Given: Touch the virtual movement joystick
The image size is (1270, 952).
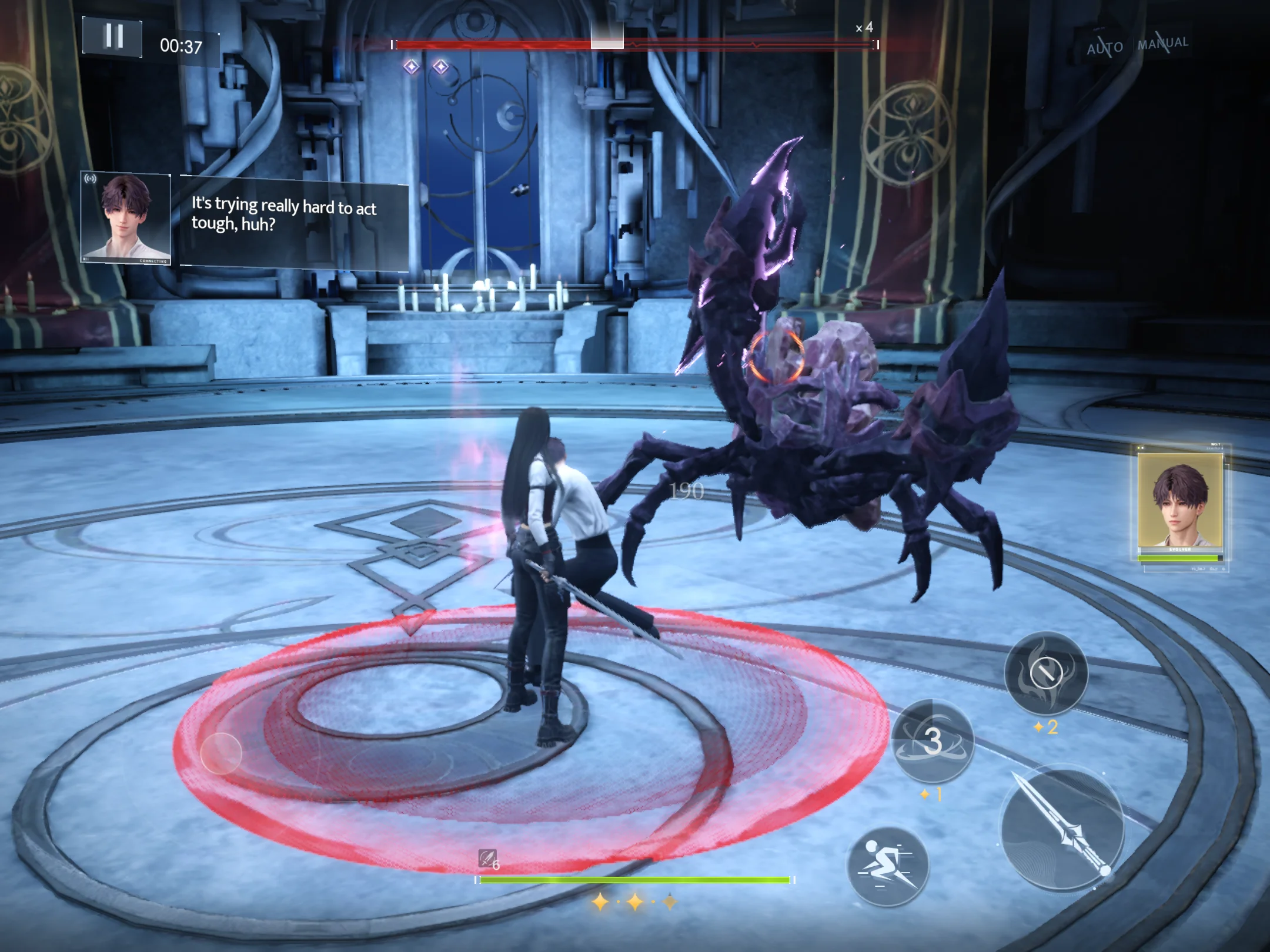Looking at the screenshot, I should [x=221, y=753].
